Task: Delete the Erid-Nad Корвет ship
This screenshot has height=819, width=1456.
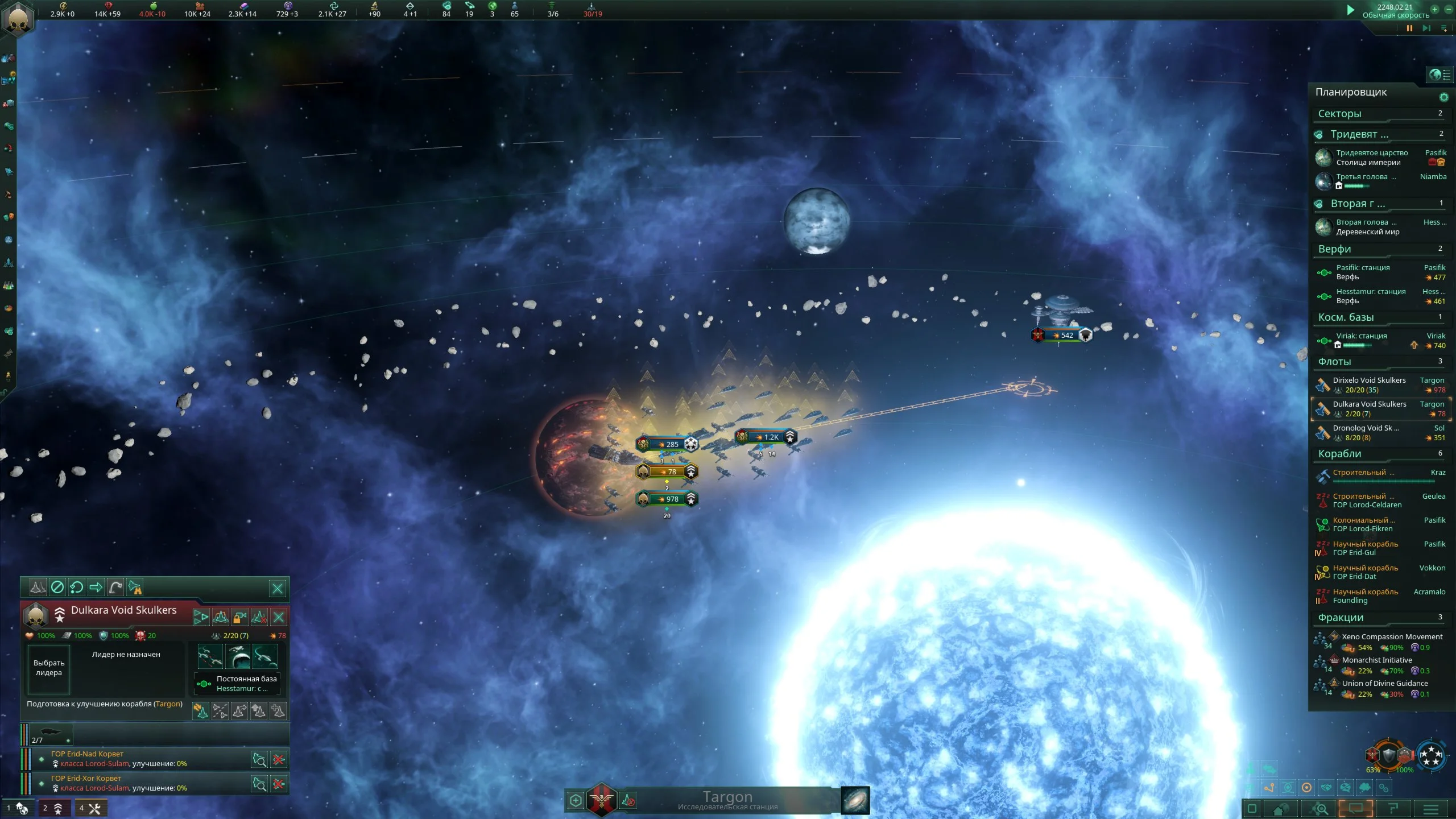Action: click(x=279, y=760)
